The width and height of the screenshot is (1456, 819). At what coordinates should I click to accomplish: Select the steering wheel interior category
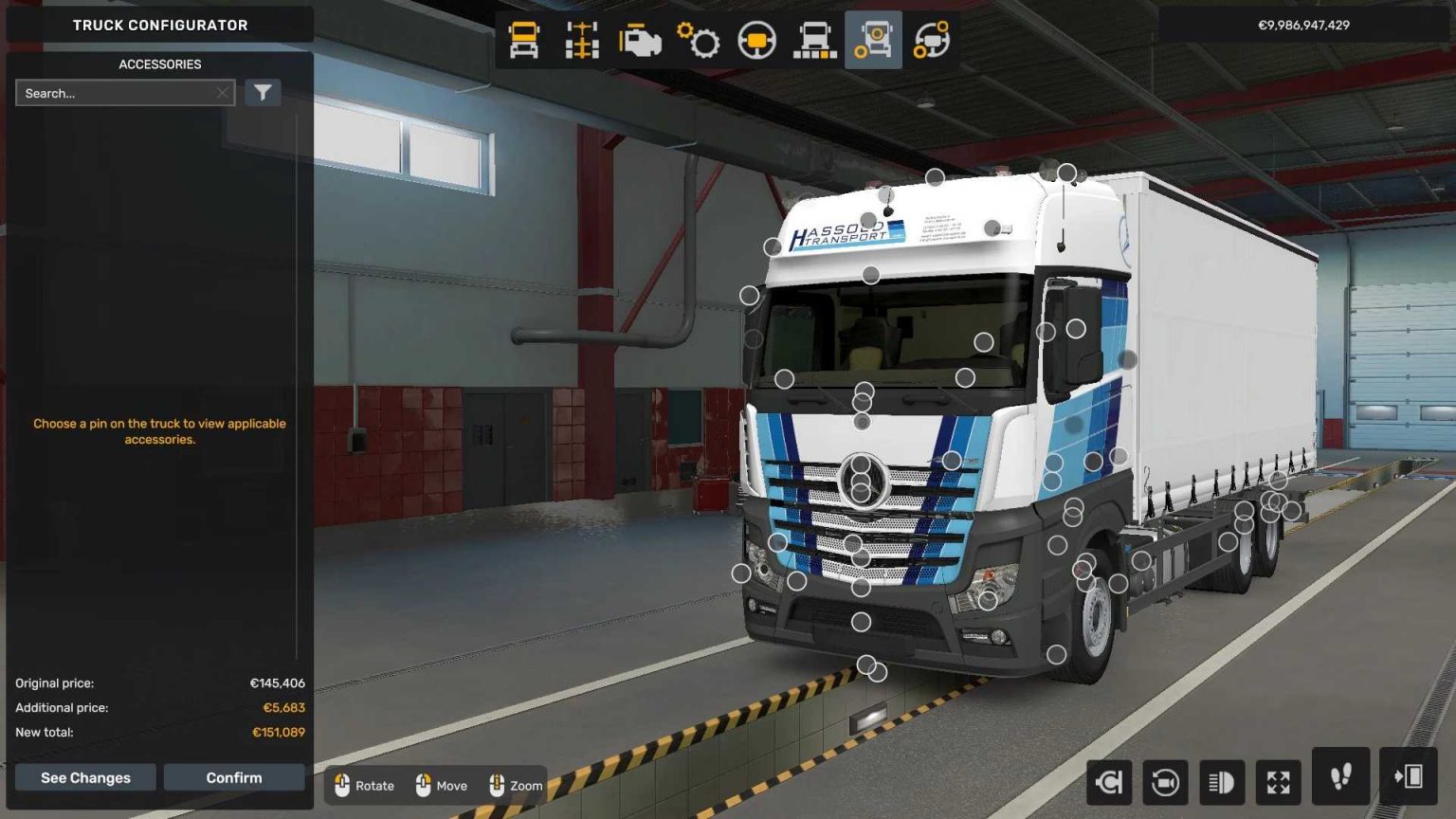click(755, 41)
